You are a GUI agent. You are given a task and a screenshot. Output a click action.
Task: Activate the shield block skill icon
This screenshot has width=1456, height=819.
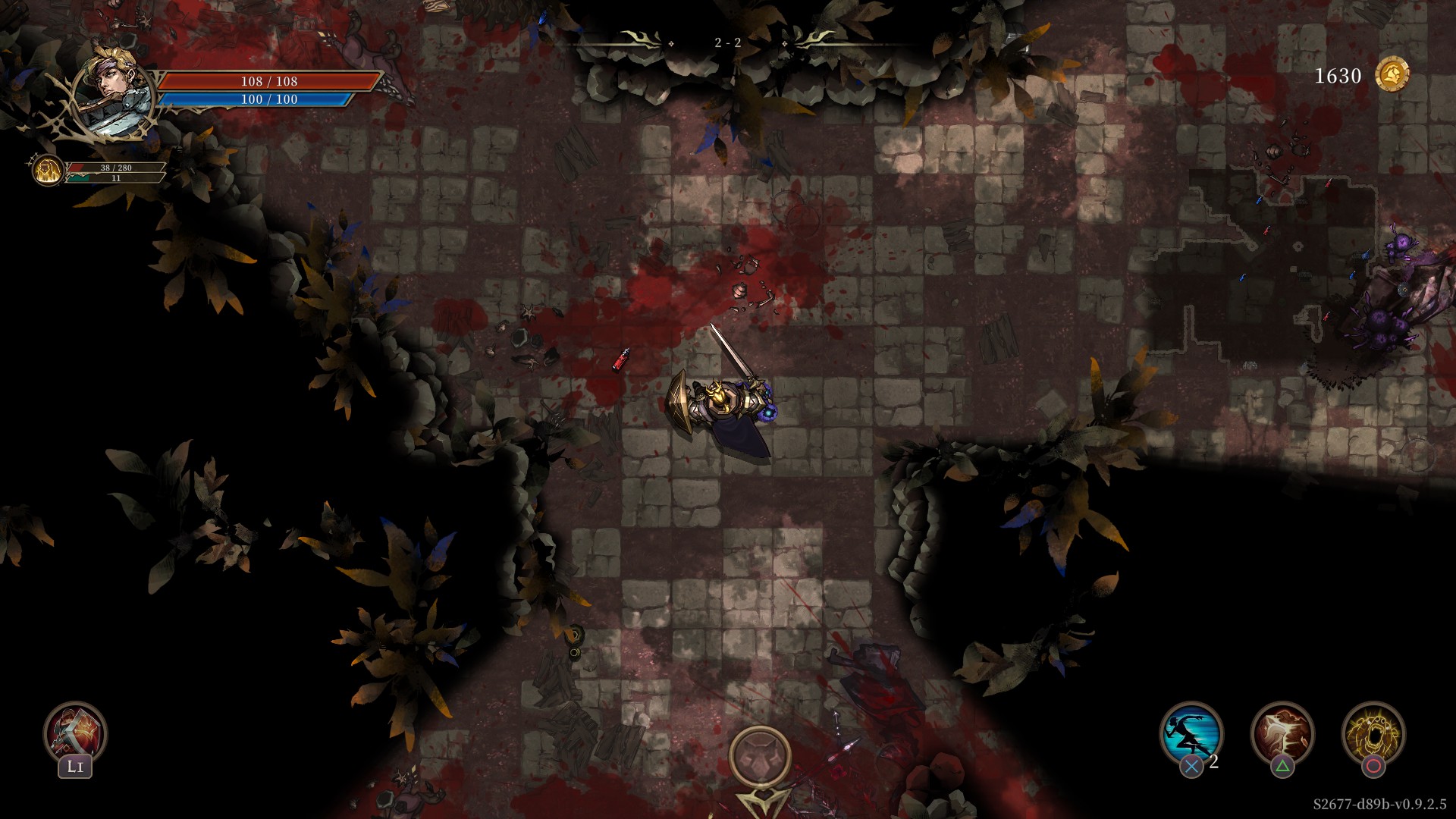coord(75,732)
